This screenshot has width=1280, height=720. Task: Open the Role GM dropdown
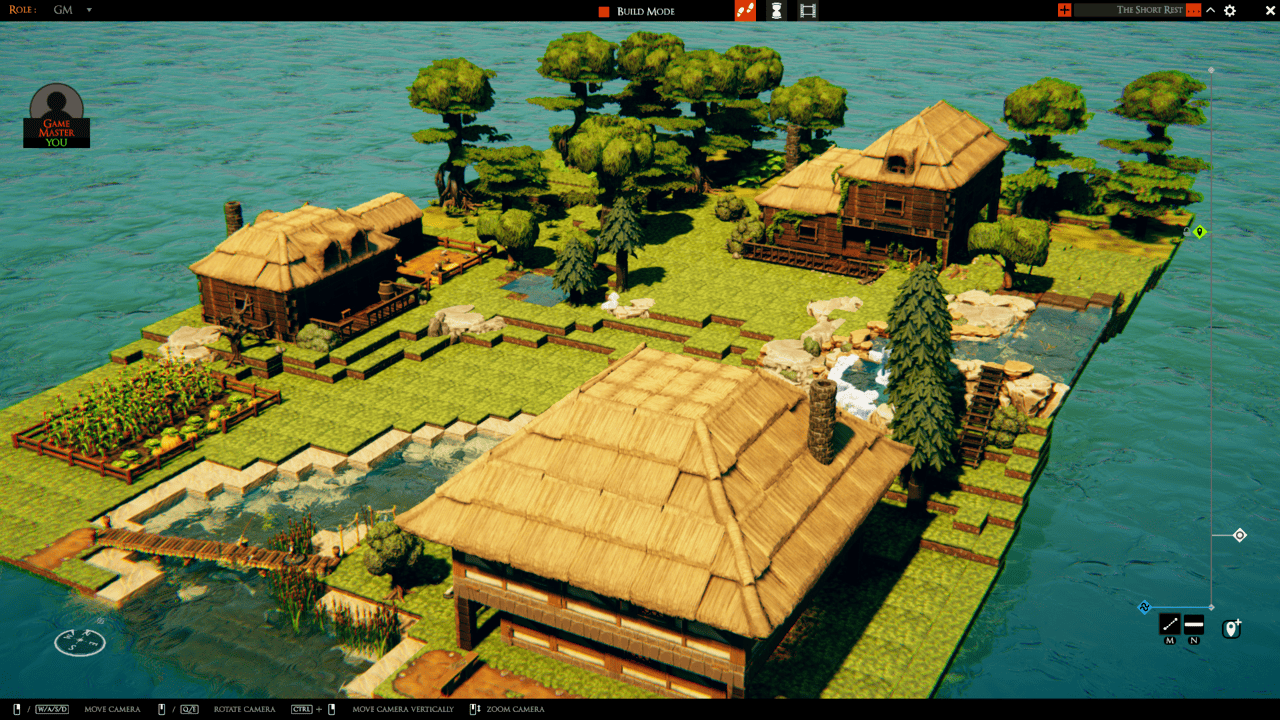pyautogui.click(x=70, y=9)
